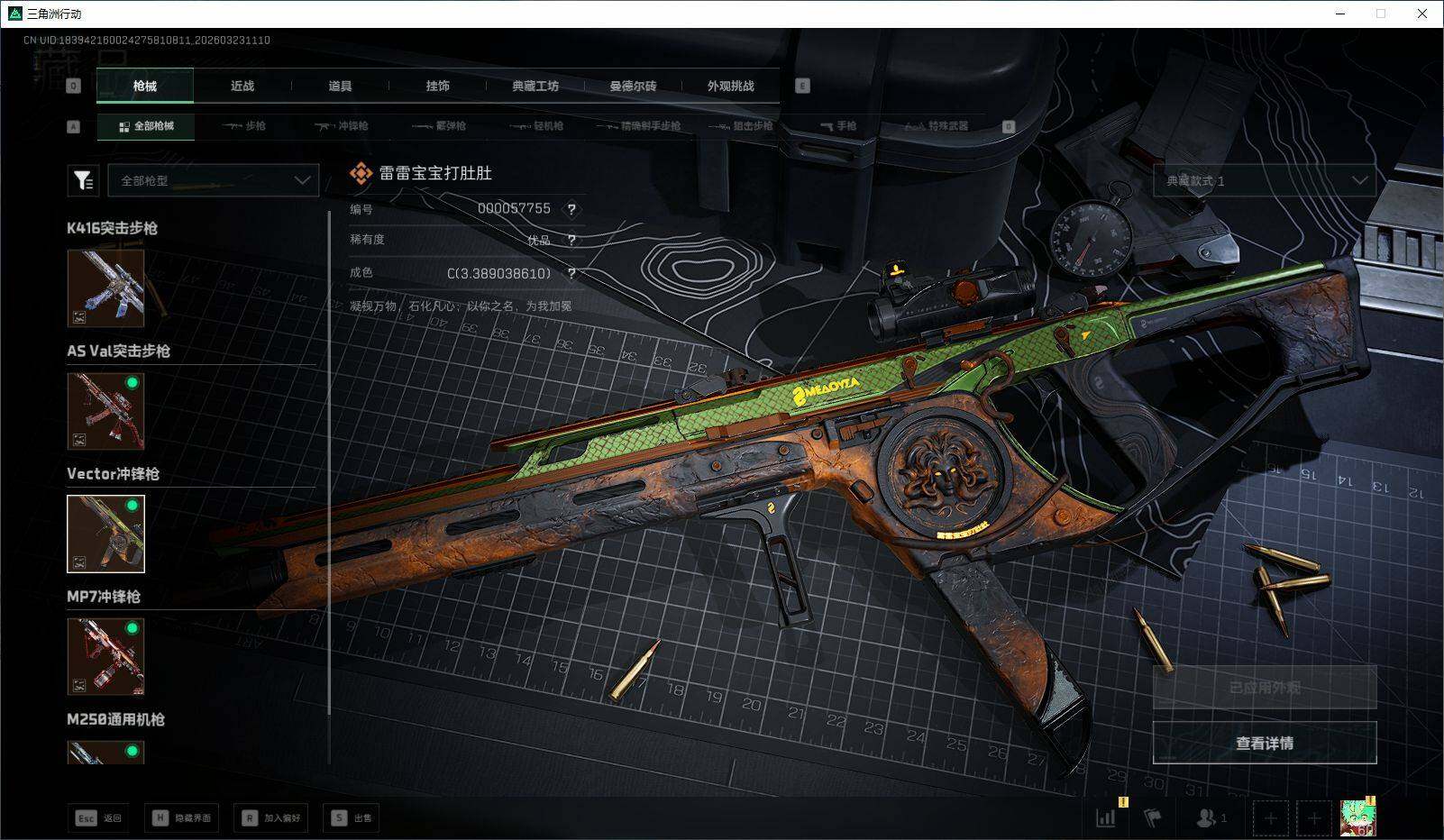The width and height of the screenshot is (1444, 840).
Task: Open the player avatar profile
Action: pos(1357,817)
